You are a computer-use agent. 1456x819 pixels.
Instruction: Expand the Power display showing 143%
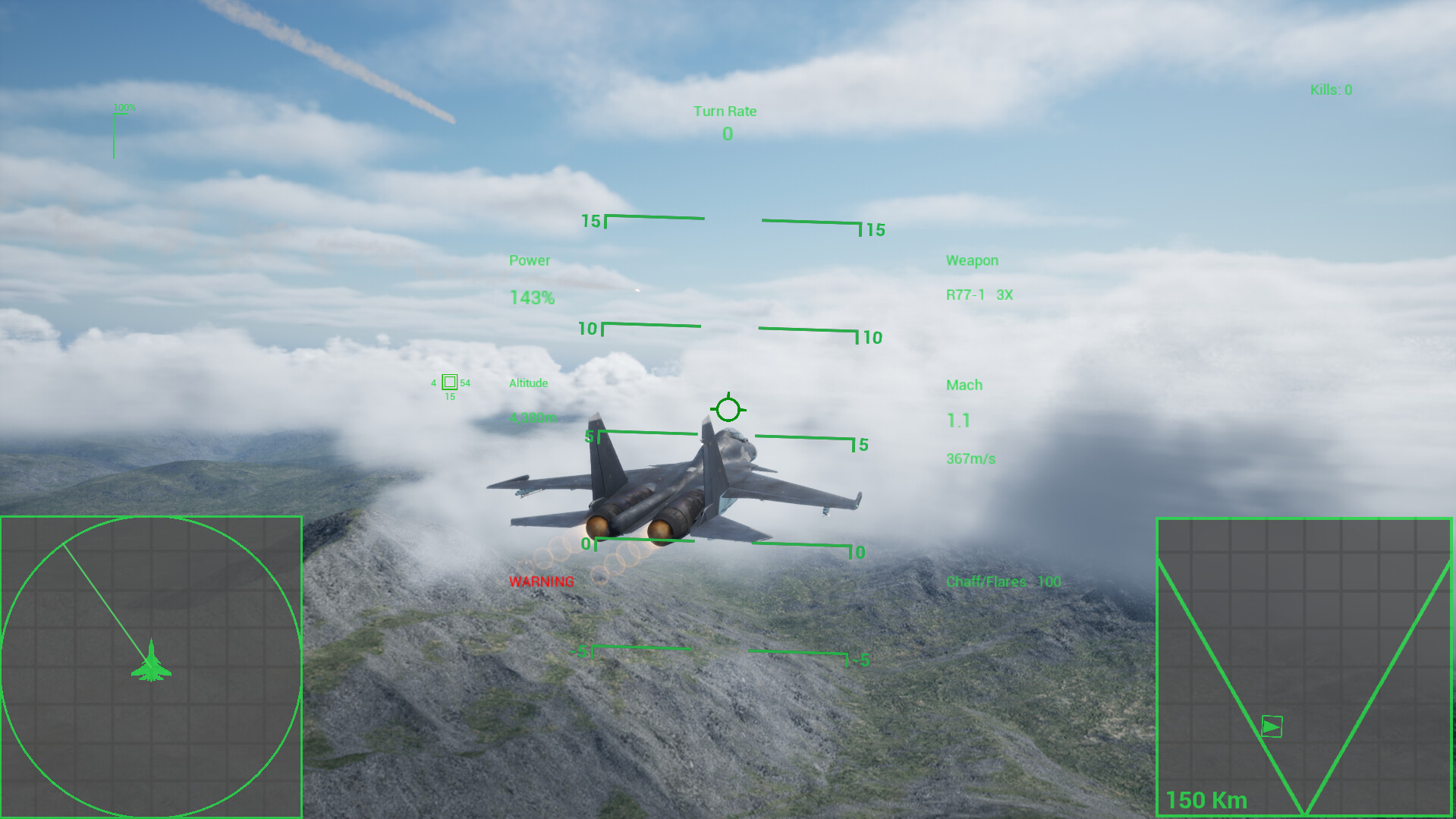(531, 298)
